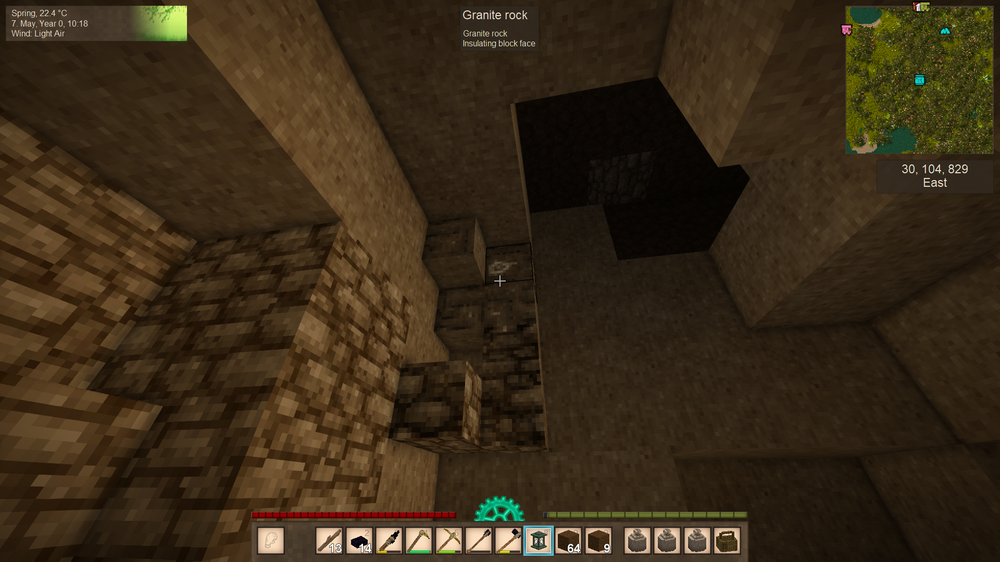Equip the double-headed pickaxe

tap(449, 541)
